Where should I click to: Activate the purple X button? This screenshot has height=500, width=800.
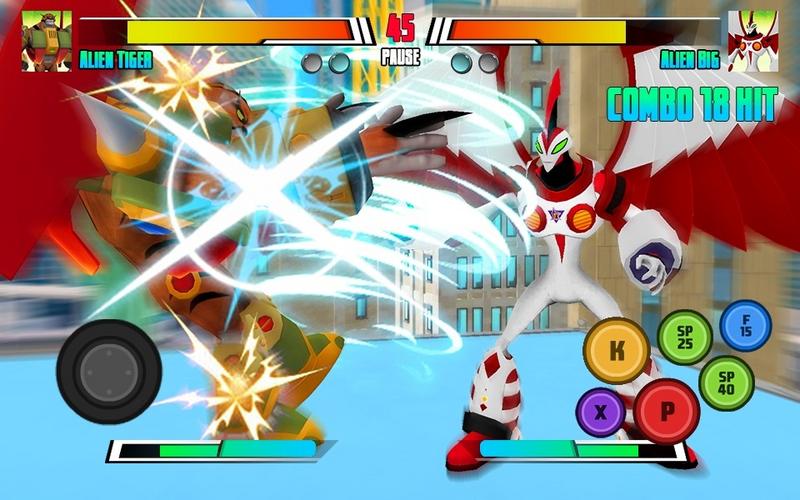pos(601,412)
